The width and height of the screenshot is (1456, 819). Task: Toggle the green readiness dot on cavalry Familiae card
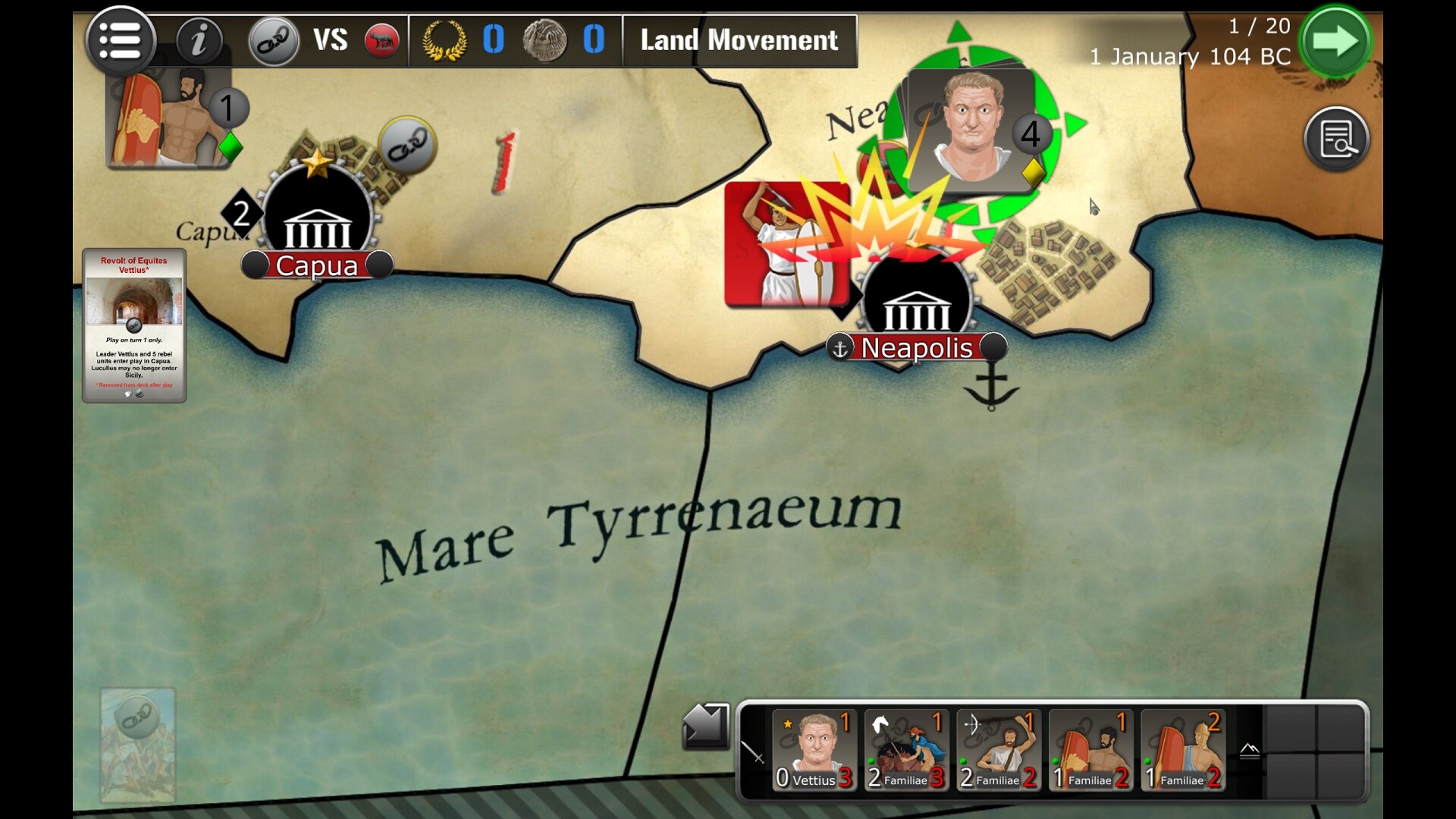[871, 761]
